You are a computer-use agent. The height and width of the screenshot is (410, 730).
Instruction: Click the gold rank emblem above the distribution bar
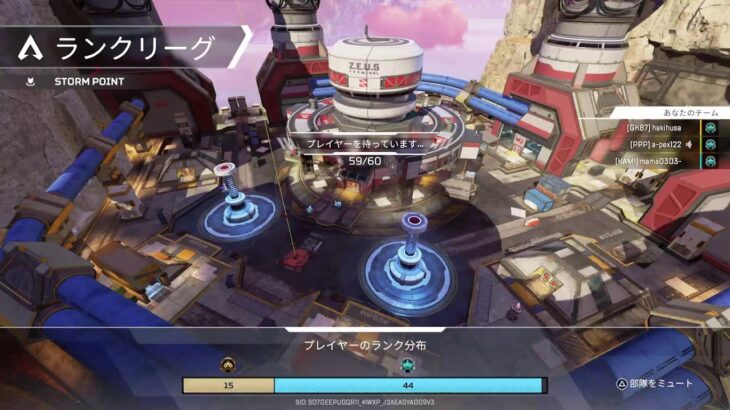pyautogui.click(x=228, y=365)
